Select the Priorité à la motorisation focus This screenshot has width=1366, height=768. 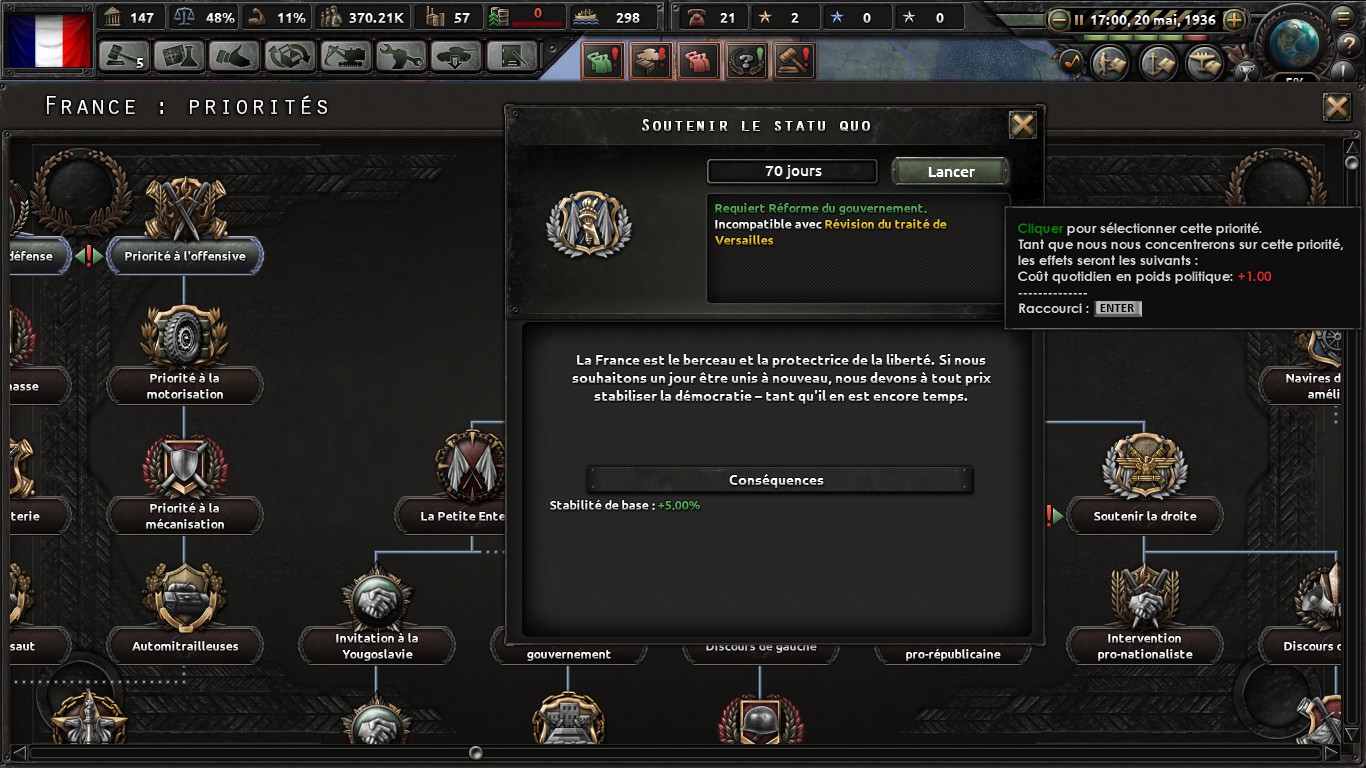click(184, 385)
